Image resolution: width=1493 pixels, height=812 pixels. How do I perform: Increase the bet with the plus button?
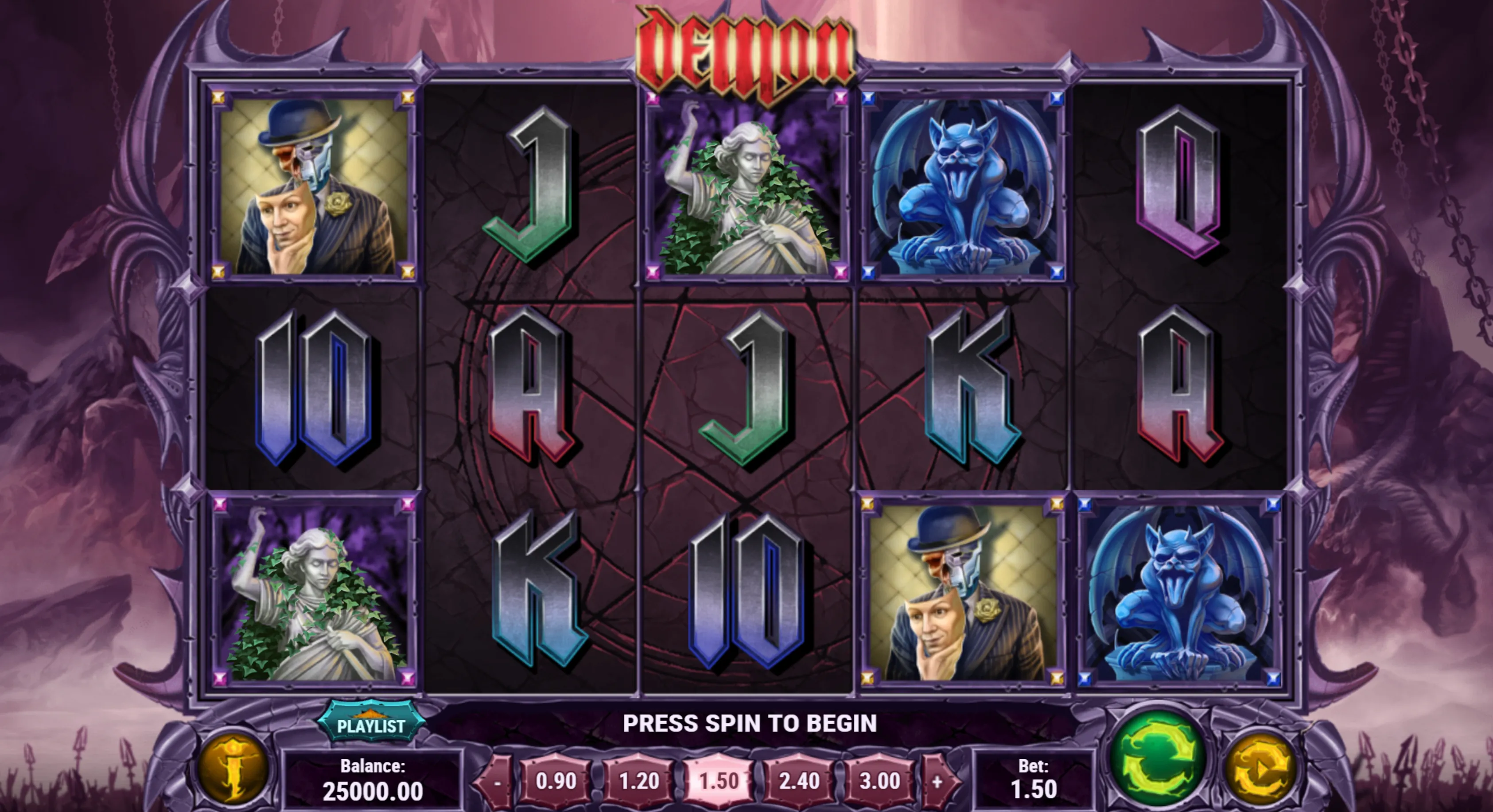[x=937, y=782]
